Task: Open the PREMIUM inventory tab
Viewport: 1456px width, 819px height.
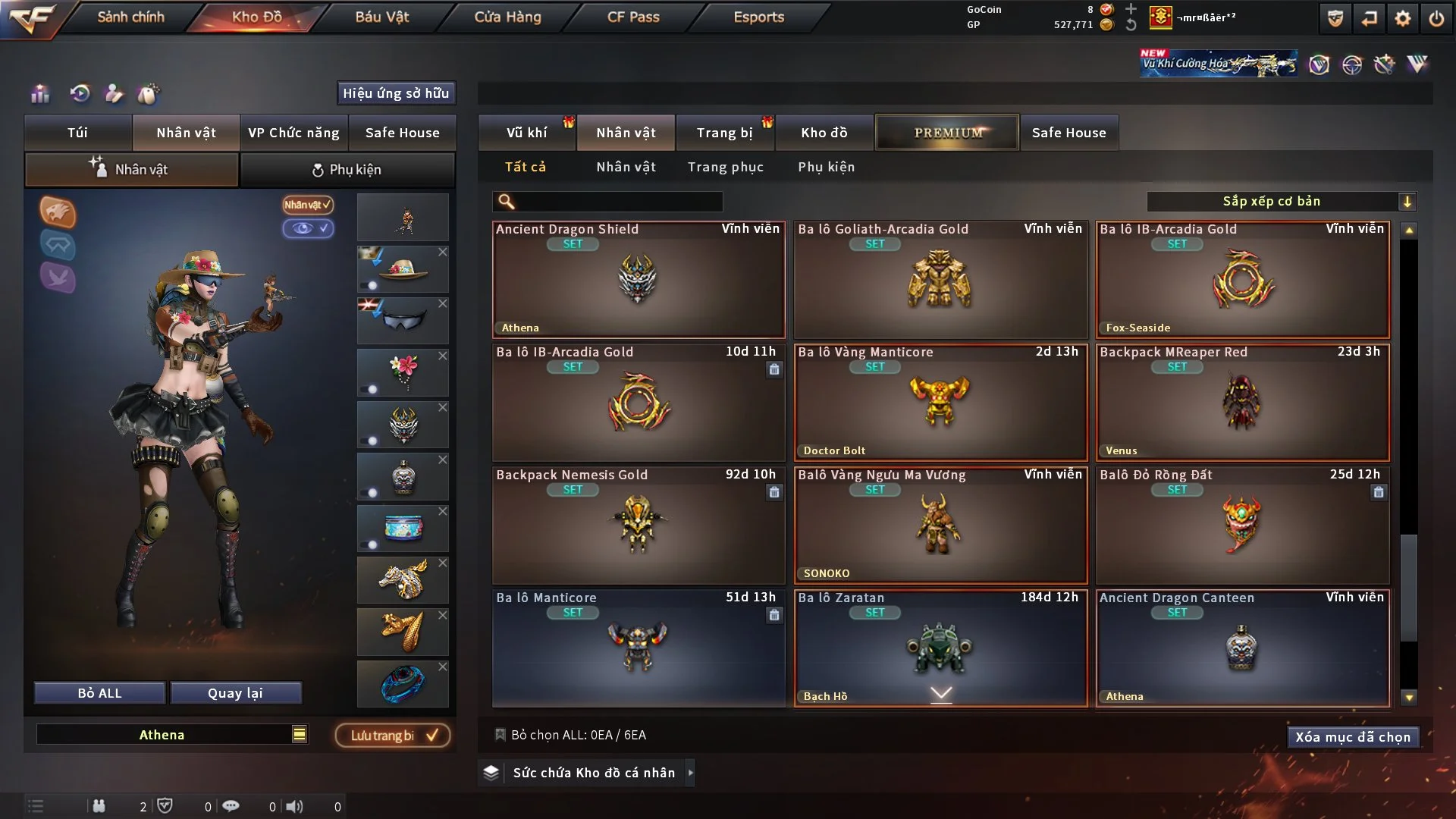Action: pyautogui.click(x=947, y=133)
